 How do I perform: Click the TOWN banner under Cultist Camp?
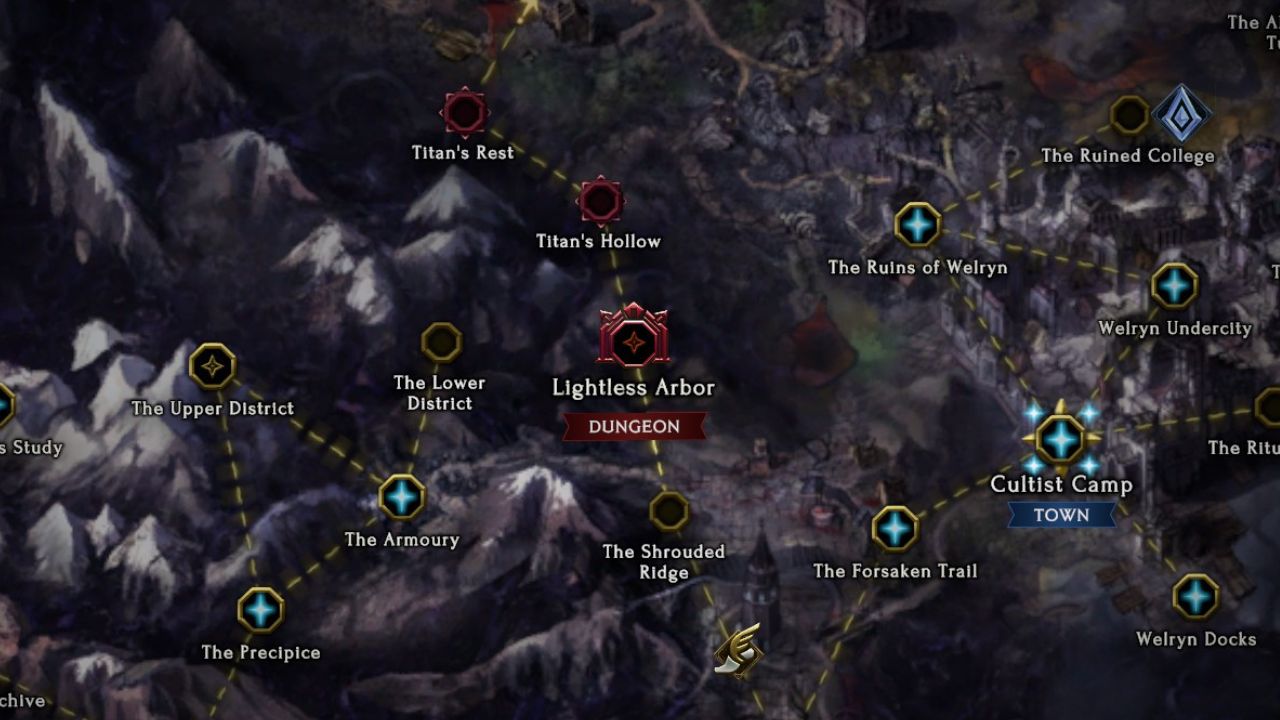1063,516
